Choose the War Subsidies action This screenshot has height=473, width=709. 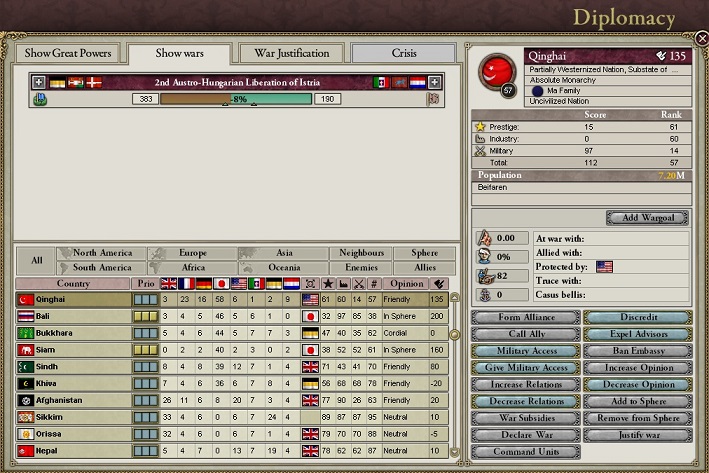(524, 418)
